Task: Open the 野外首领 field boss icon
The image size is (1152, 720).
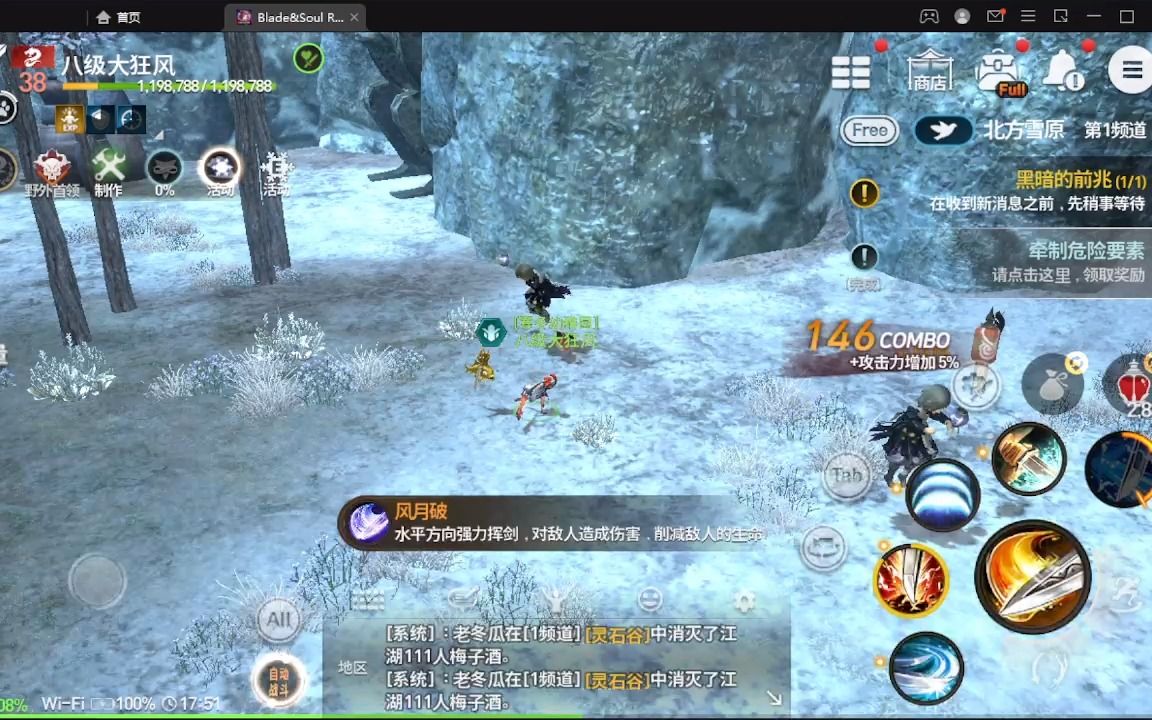Action: (52, 172)
